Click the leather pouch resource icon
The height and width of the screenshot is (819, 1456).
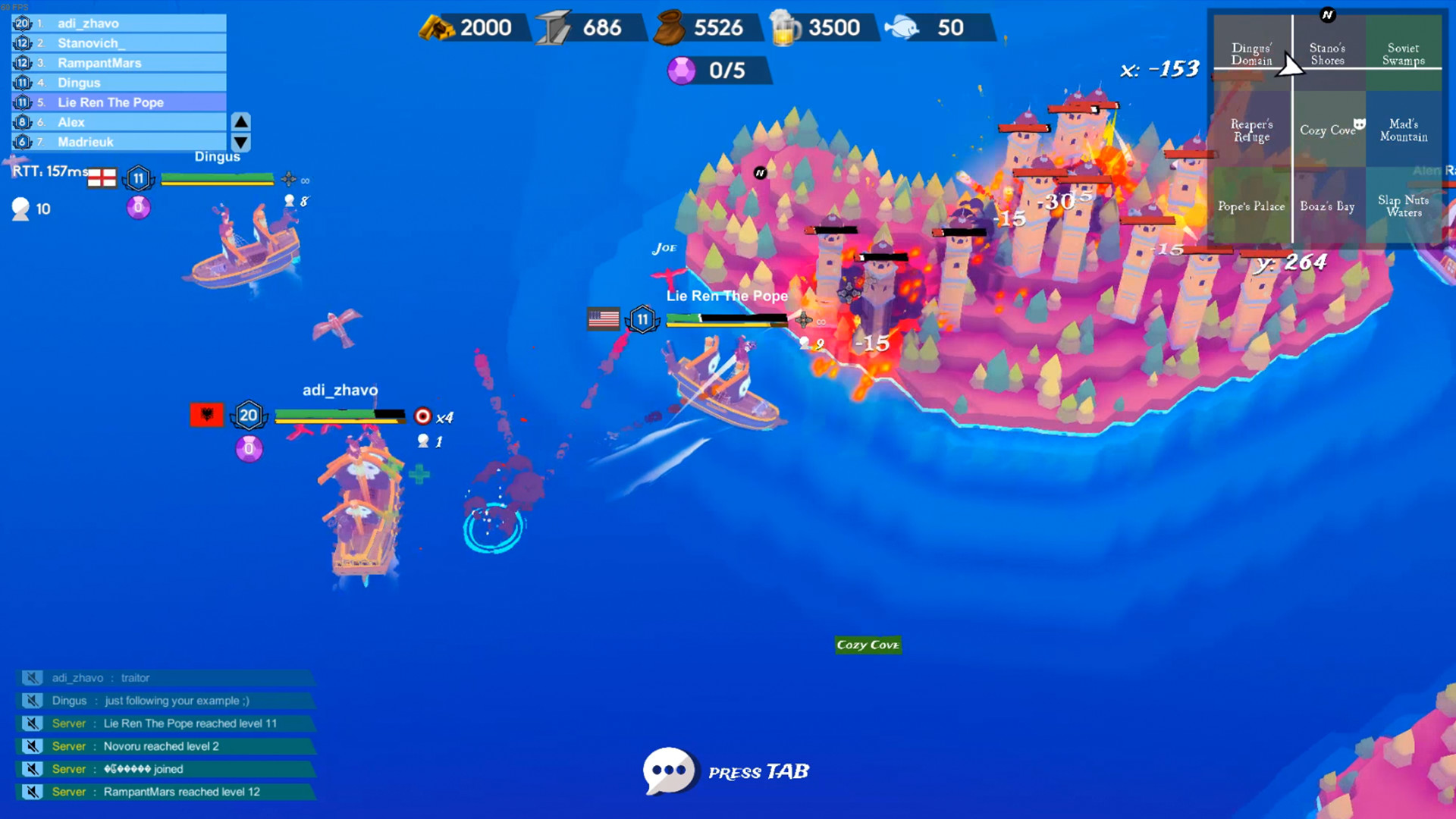tap(670, 27)
